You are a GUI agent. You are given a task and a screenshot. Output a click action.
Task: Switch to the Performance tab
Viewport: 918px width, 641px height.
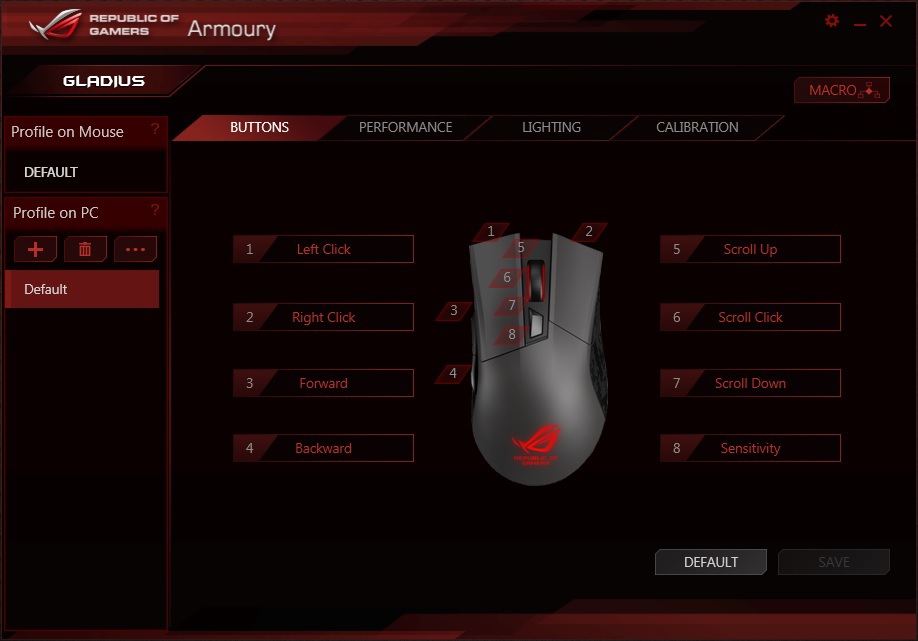click(405, 127)
